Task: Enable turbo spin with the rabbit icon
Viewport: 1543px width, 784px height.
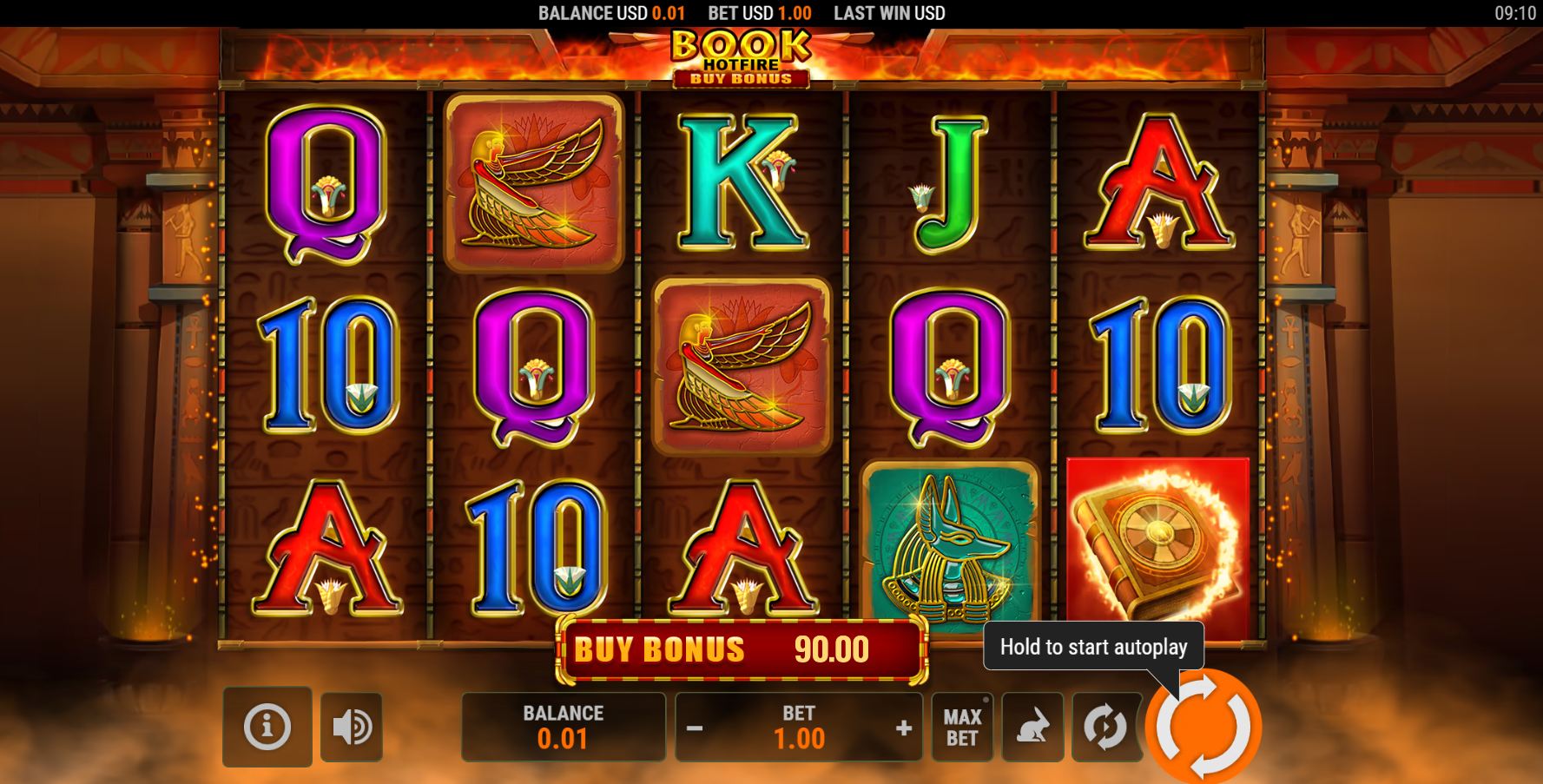Action: tap(1032, 728)
